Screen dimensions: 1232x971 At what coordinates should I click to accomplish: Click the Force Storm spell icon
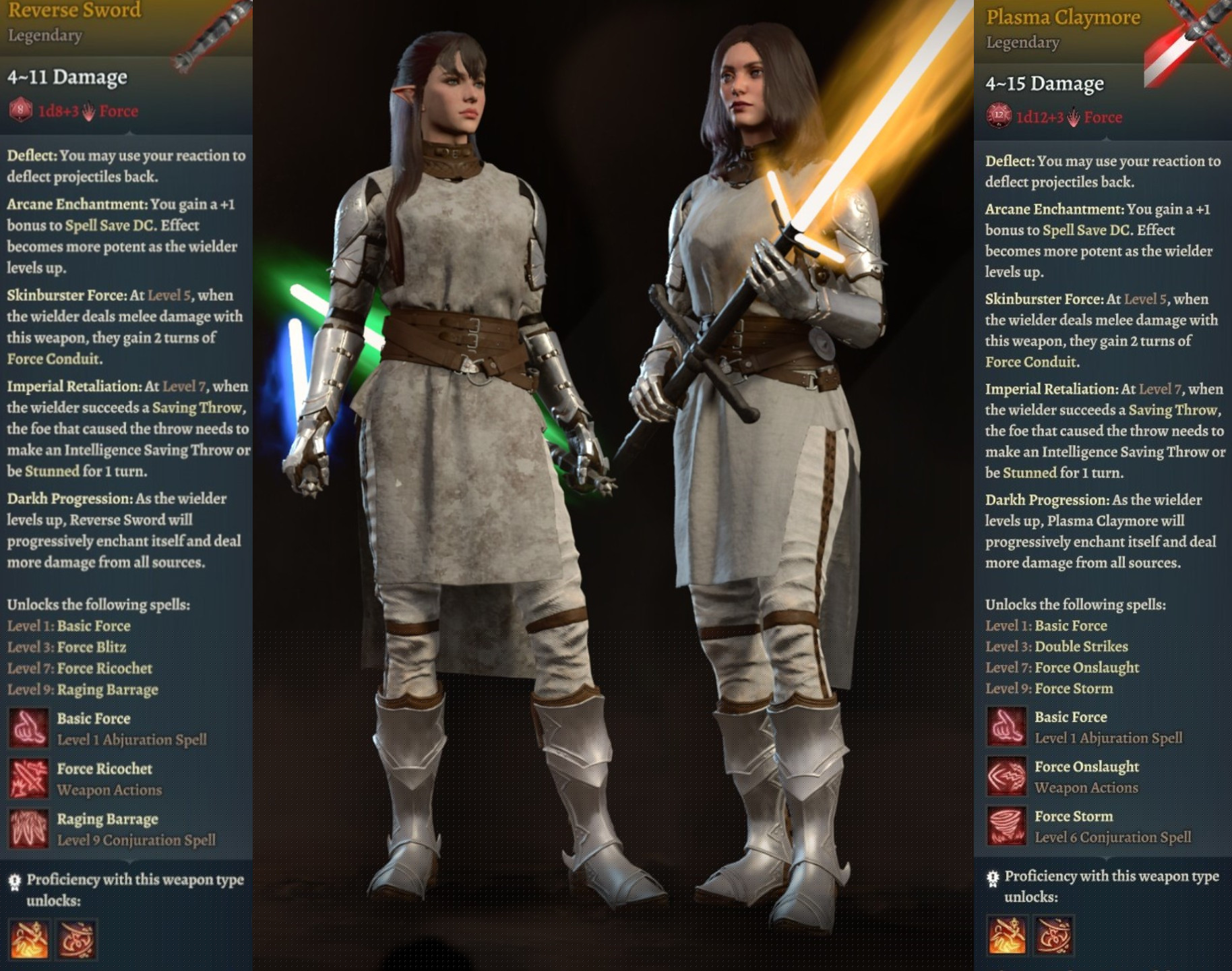(x=1006, y=826)
